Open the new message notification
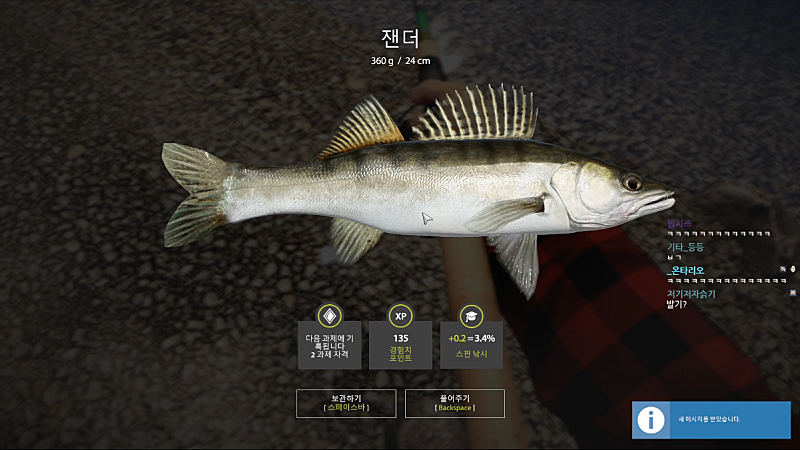Screen dimensions: 800x450 pyautogui.click(x=710, y=419)
